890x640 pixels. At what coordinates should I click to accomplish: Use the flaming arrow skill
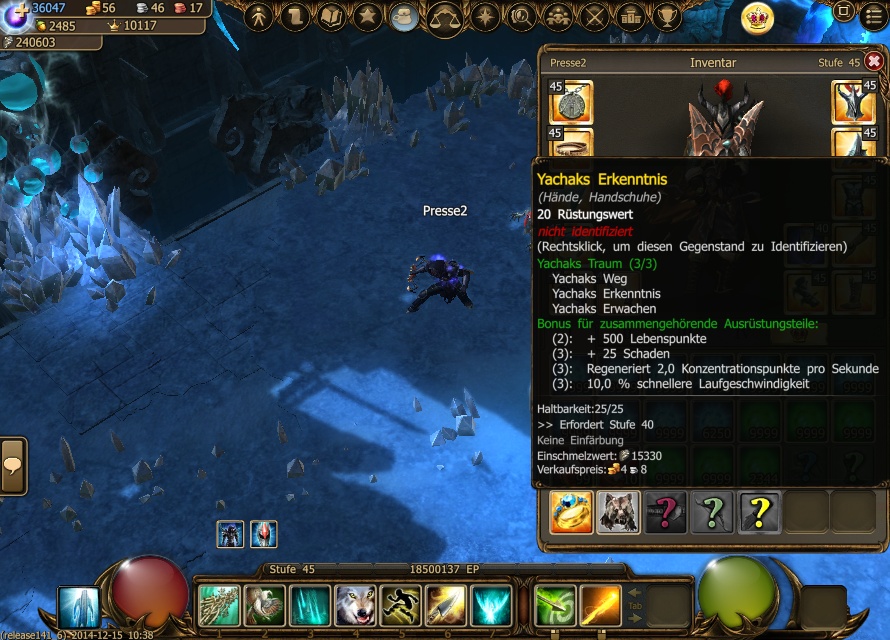point(600,605)
